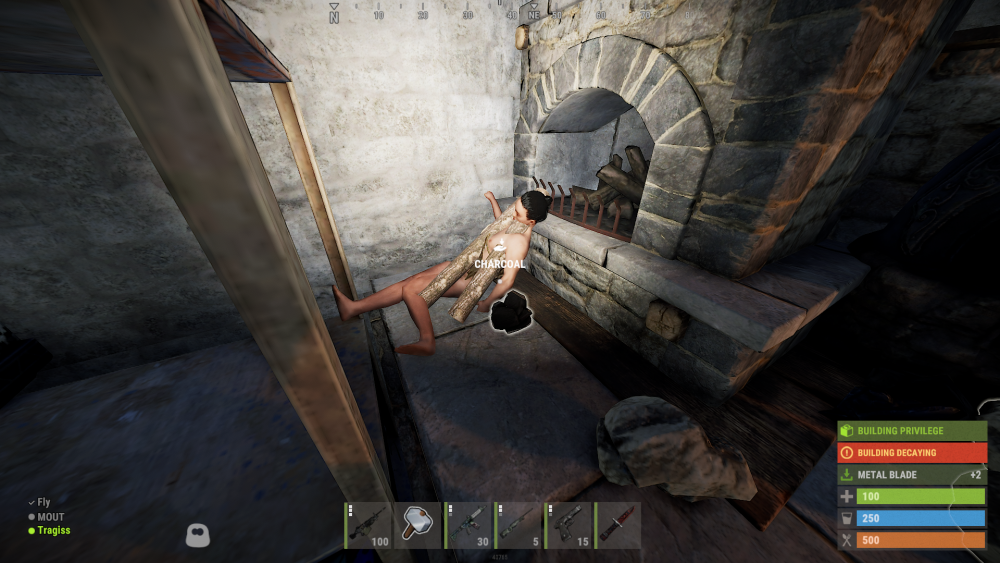Viewport: 1000px width, 563px height.
Task: Choose the bolt rifle with 5 rounds
Action: click(518, 525)
